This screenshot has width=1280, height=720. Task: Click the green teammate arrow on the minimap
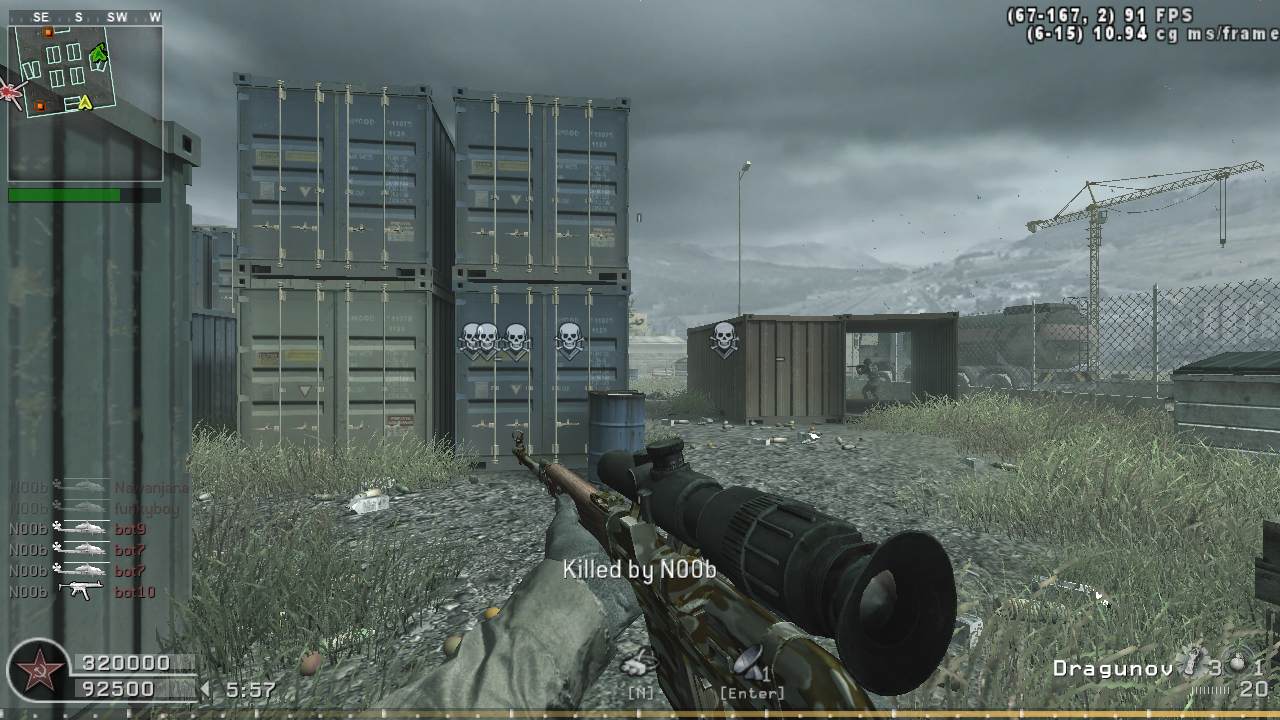[x=99, y=54]
